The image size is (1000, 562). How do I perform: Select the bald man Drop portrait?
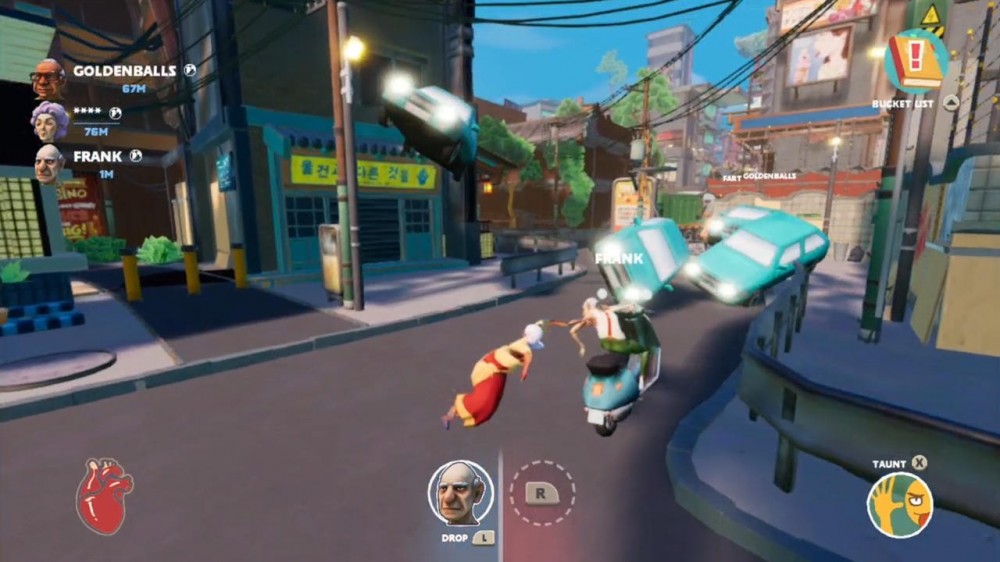(460, 493)
